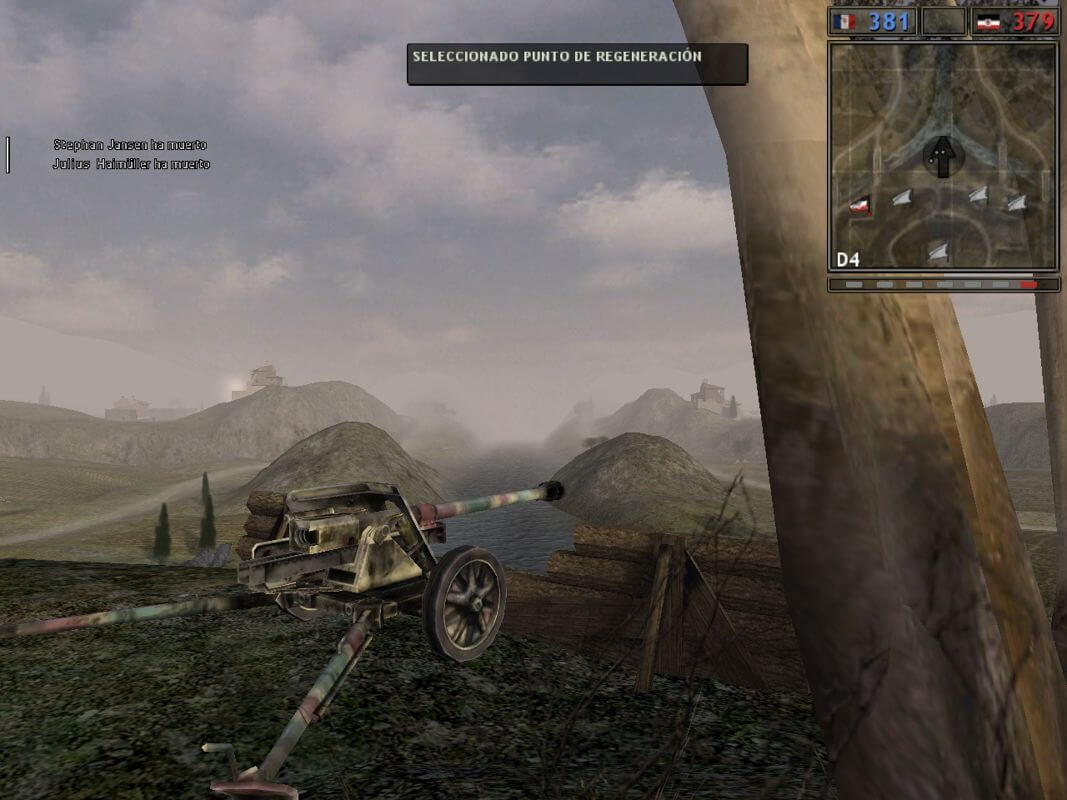1067x800 pixels.
Task: Choose the red-white-black flag control point on minimap
Action: click(860, 206)
